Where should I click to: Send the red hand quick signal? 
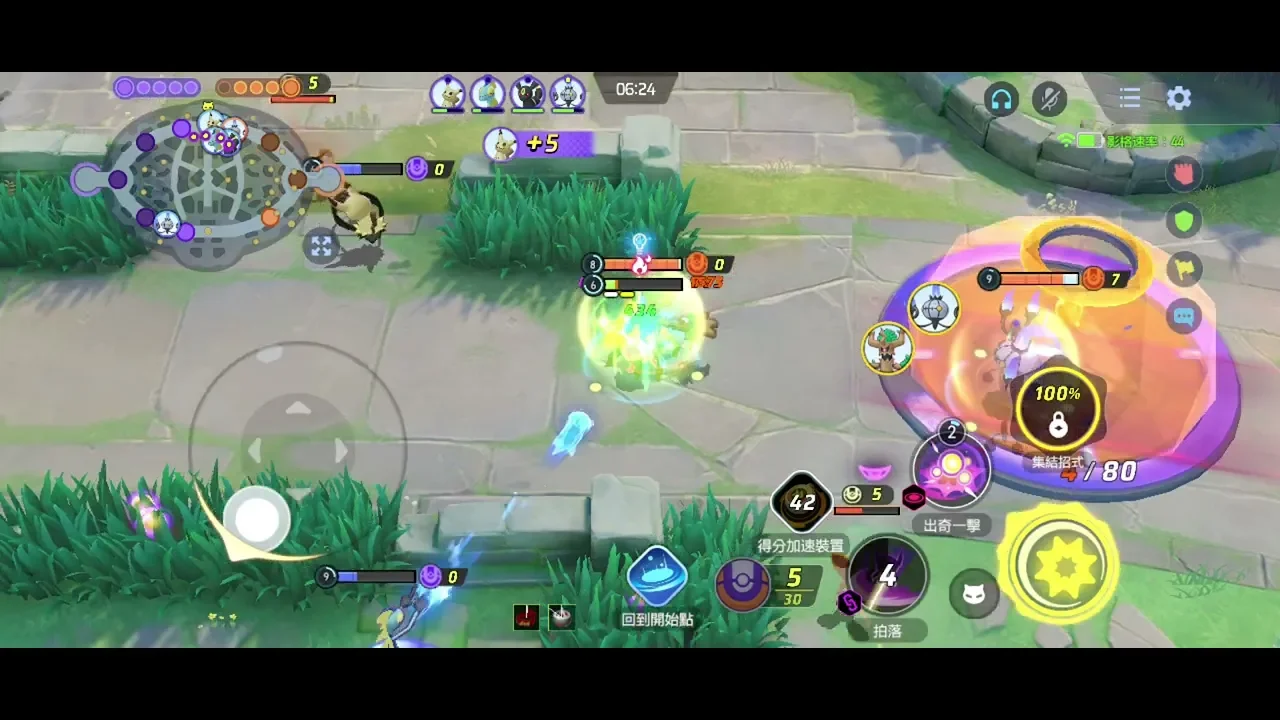[1184, 173]
